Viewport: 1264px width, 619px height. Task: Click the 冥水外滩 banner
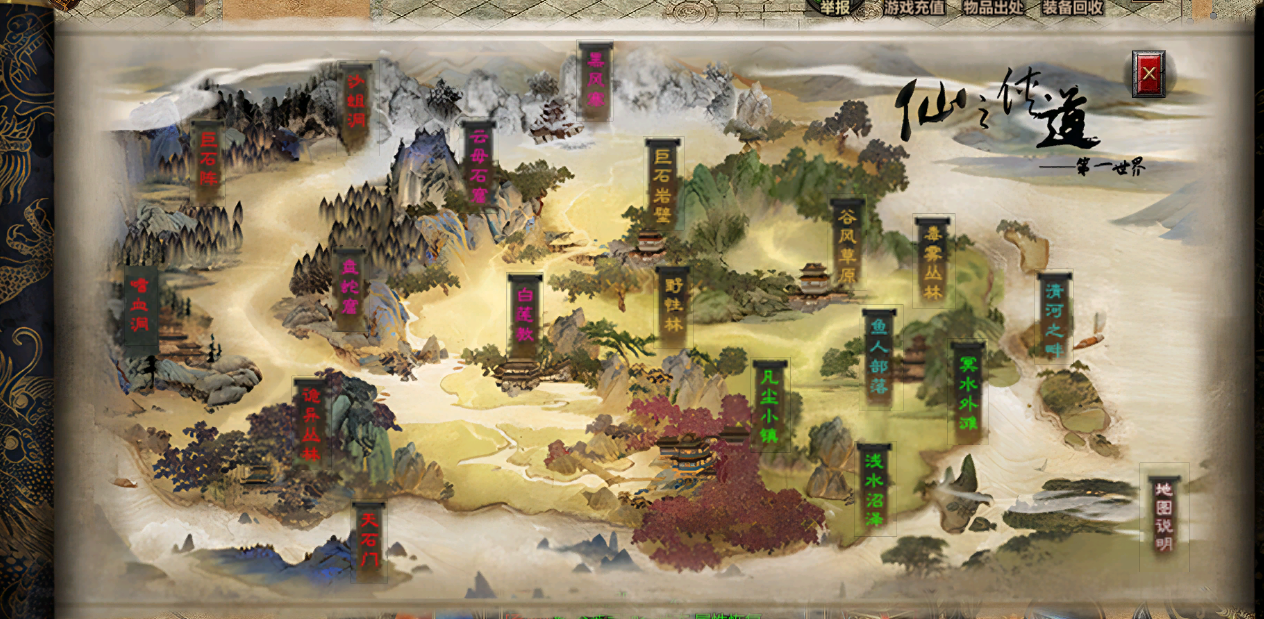(967, 392)
